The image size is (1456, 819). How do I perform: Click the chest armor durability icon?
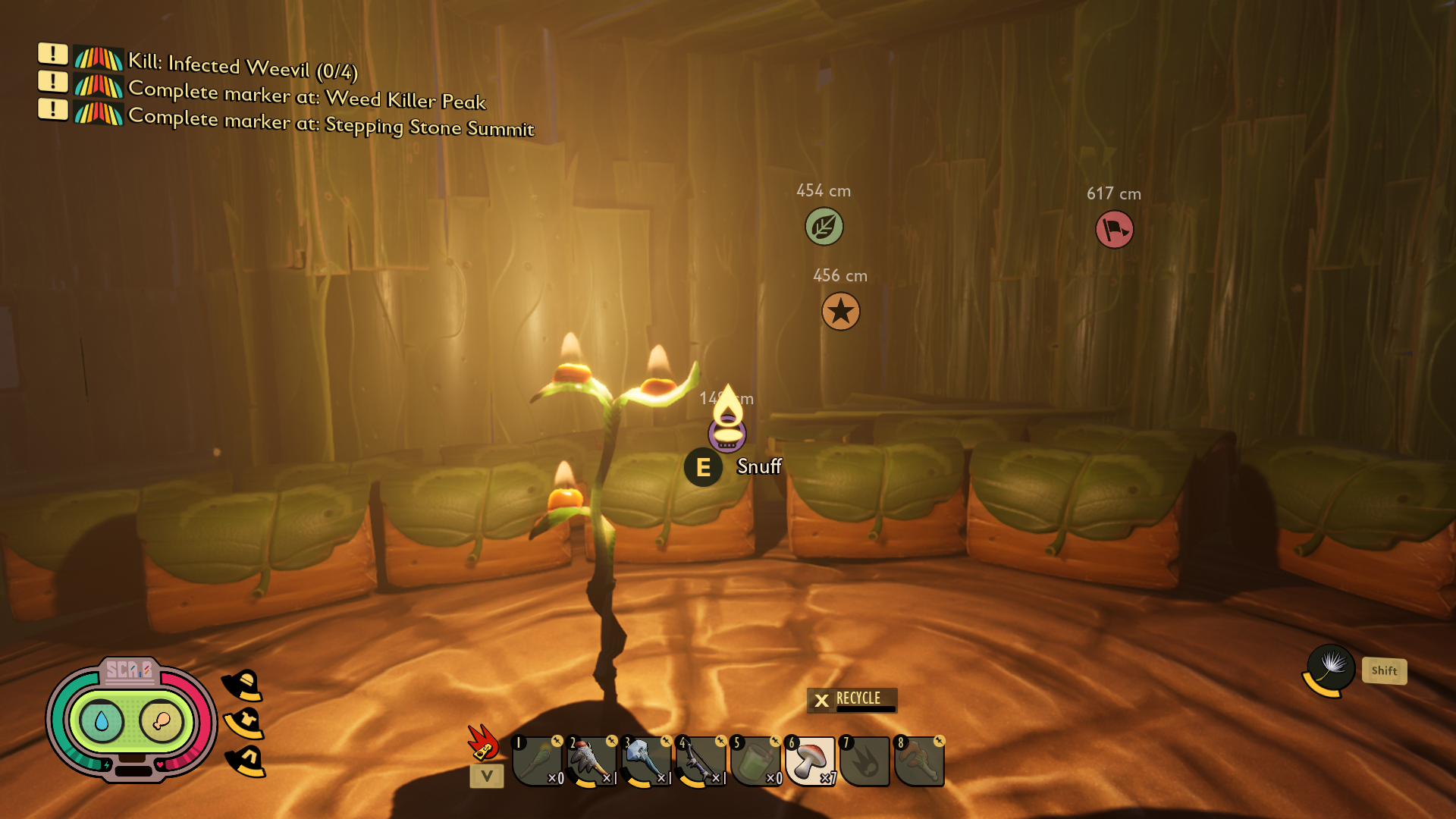[244, 723]
